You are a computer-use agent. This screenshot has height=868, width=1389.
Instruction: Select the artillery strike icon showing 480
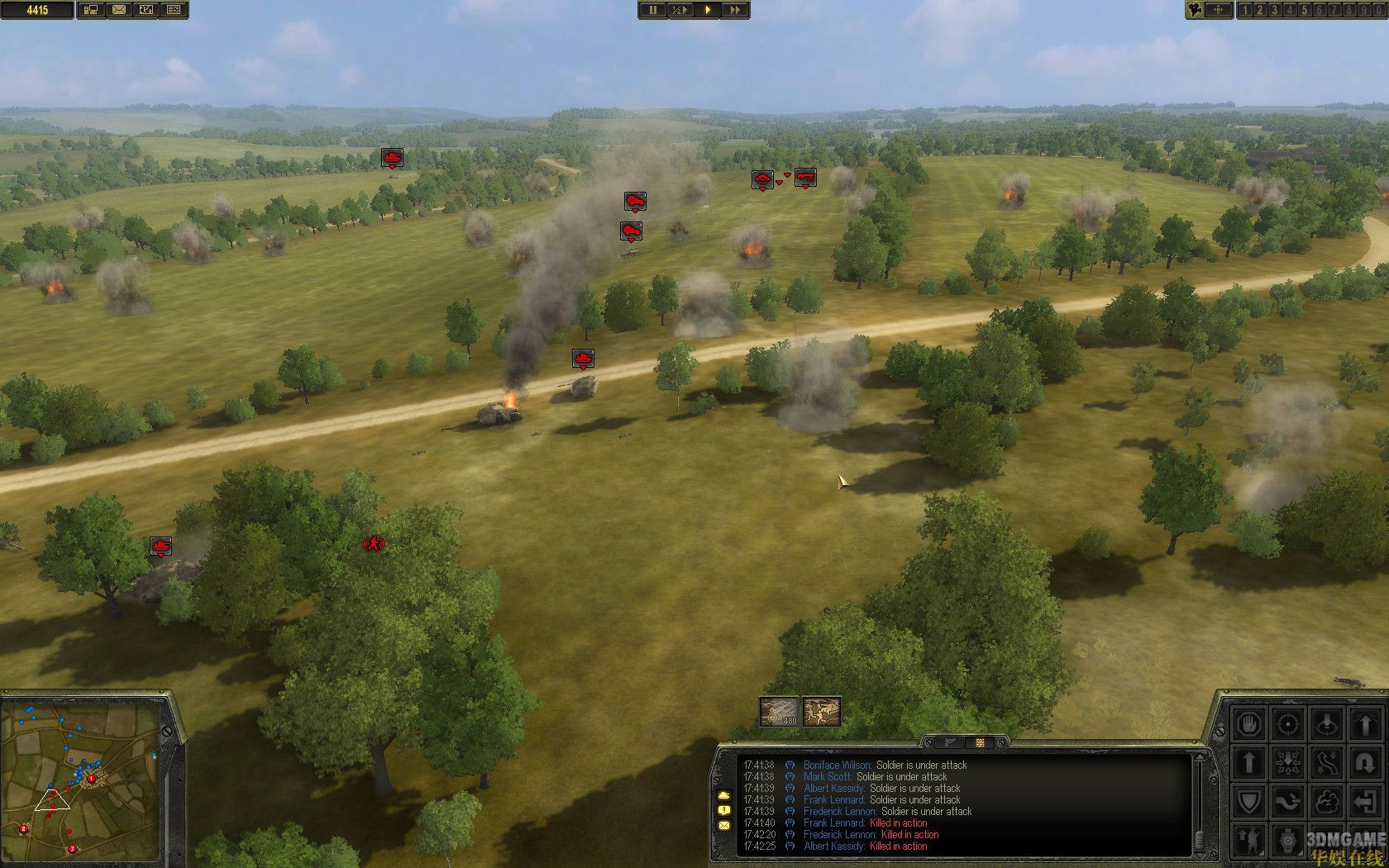(x=780, y=712)
